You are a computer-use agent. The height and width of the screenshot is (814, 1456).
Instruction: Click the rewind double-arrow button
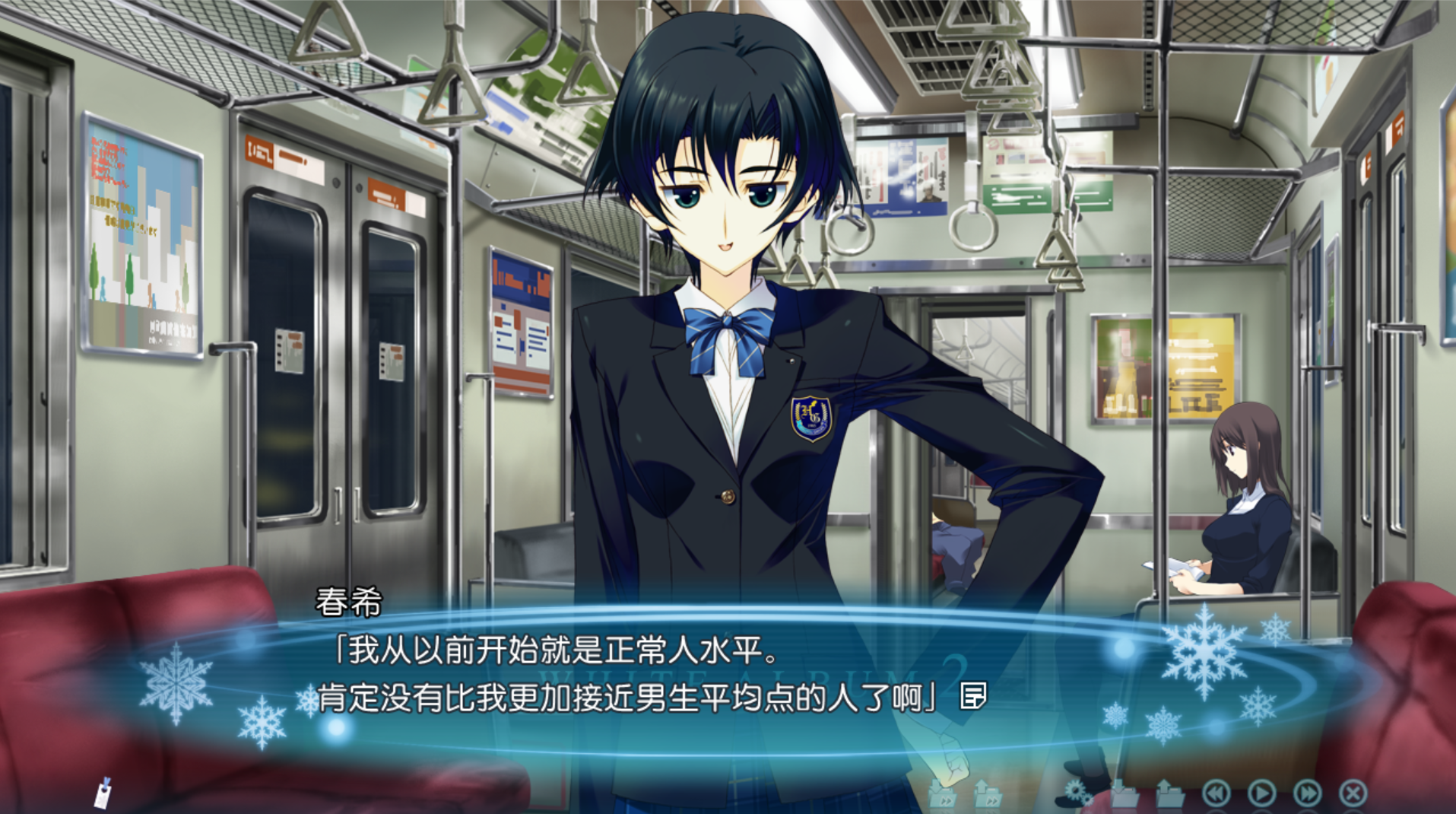(x=1216, y=793)
